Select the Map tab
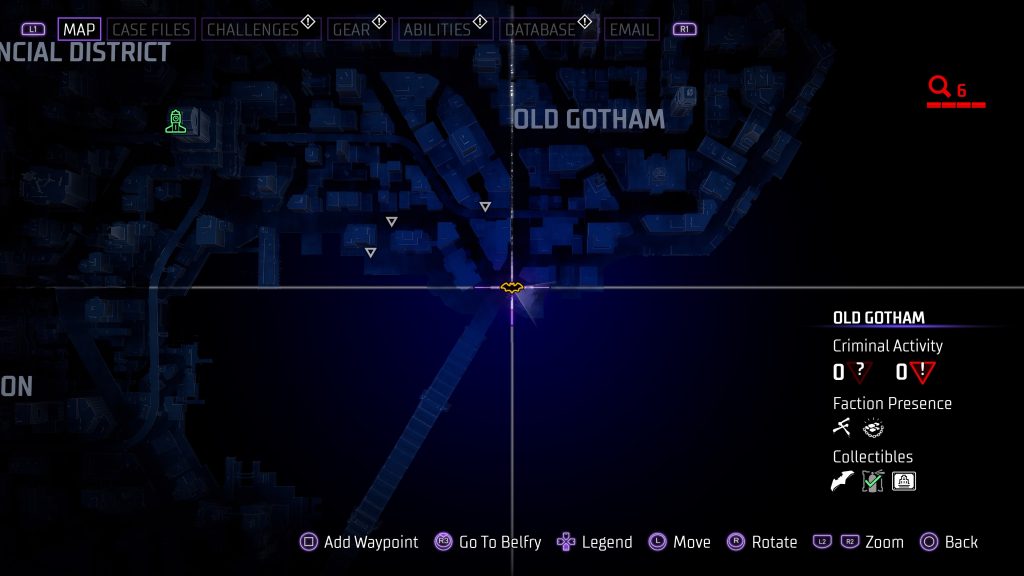The width and height of the screenshot is (1024, 576). pos(79,30)
